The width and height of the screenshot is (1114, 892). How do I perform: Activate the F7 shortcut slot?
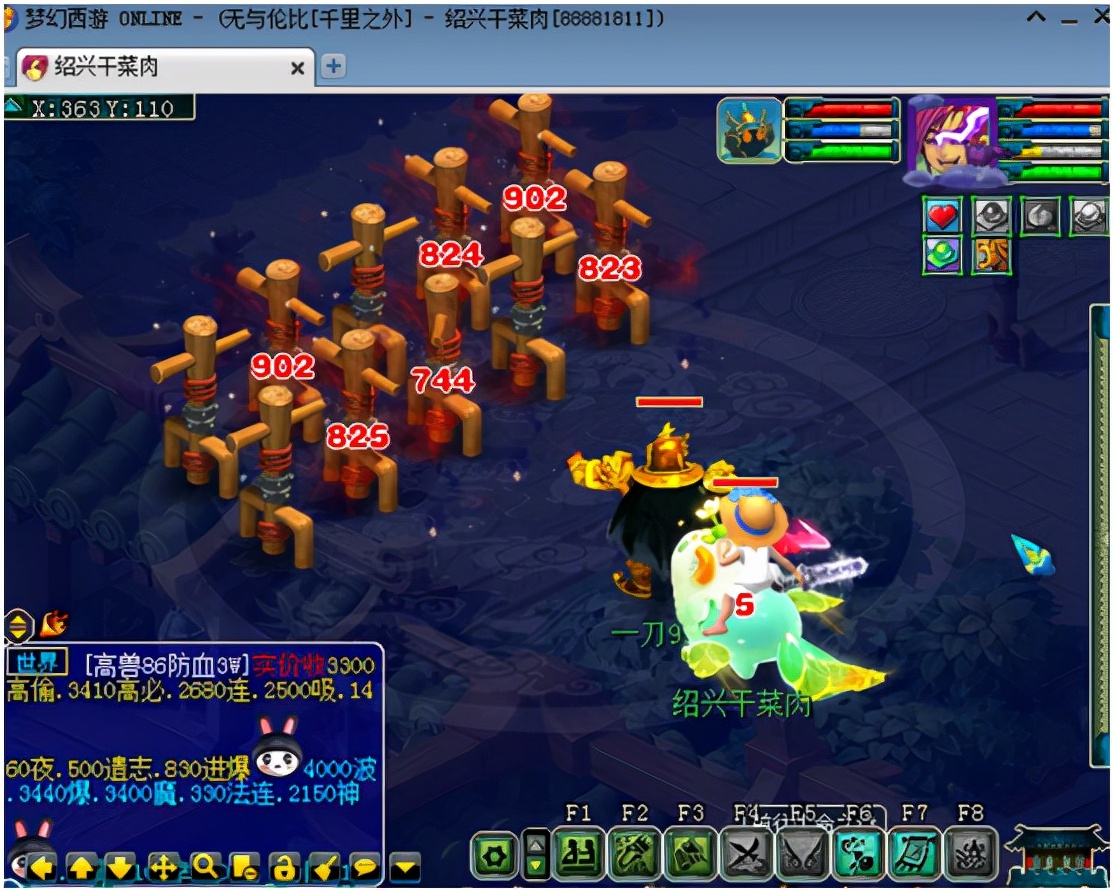[x=914, y=856]
